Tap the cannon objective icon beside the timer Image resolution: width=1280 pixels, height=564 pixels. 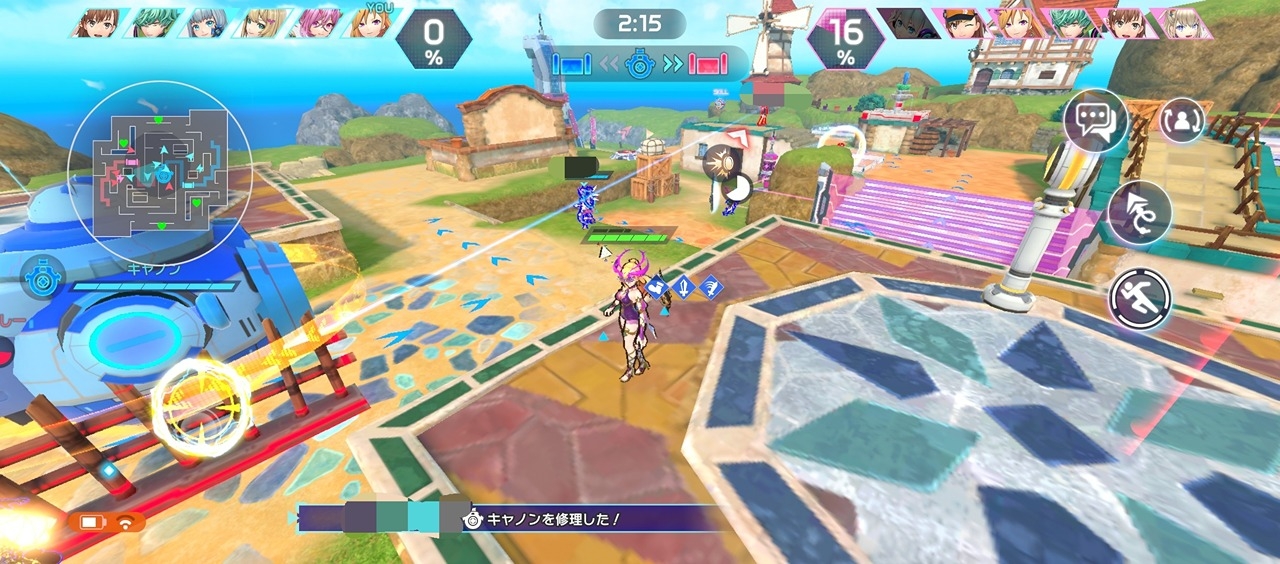coord(640,65)
